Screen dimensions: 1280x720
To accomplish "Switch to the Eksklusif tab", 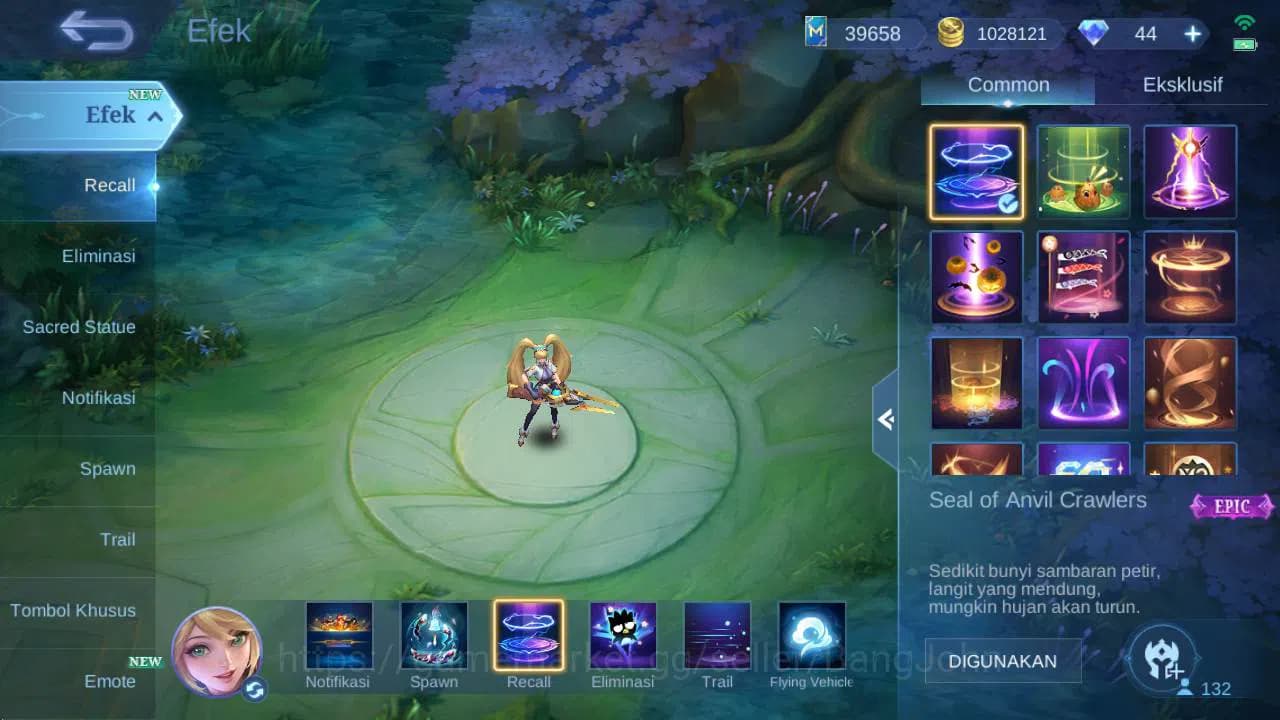I will (x=1184, y=85).
